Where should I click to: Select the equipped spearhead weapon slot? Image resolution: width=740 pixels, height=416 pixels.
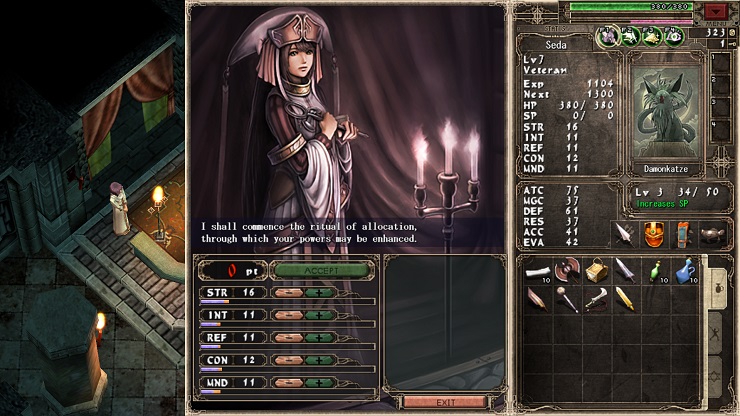point(625,235)
